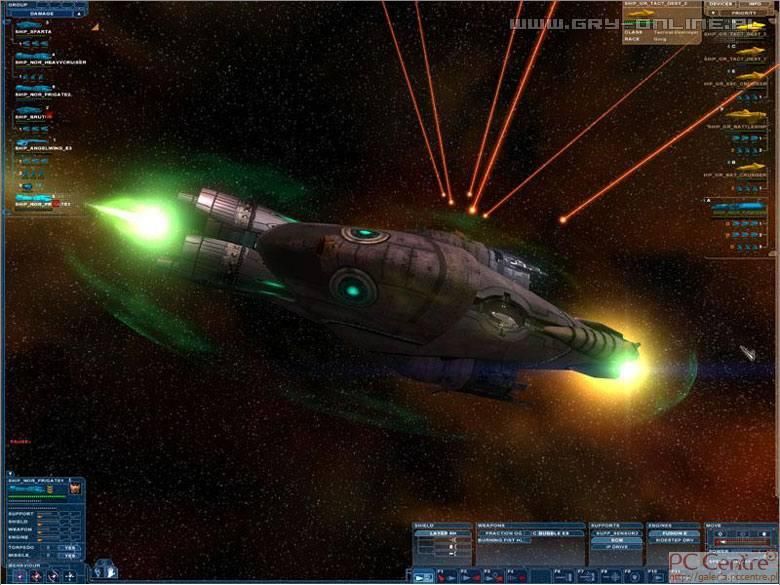Screen dimensions: 780x585
Task: Activate the IP Drive support device
Action: click(616, 548)
